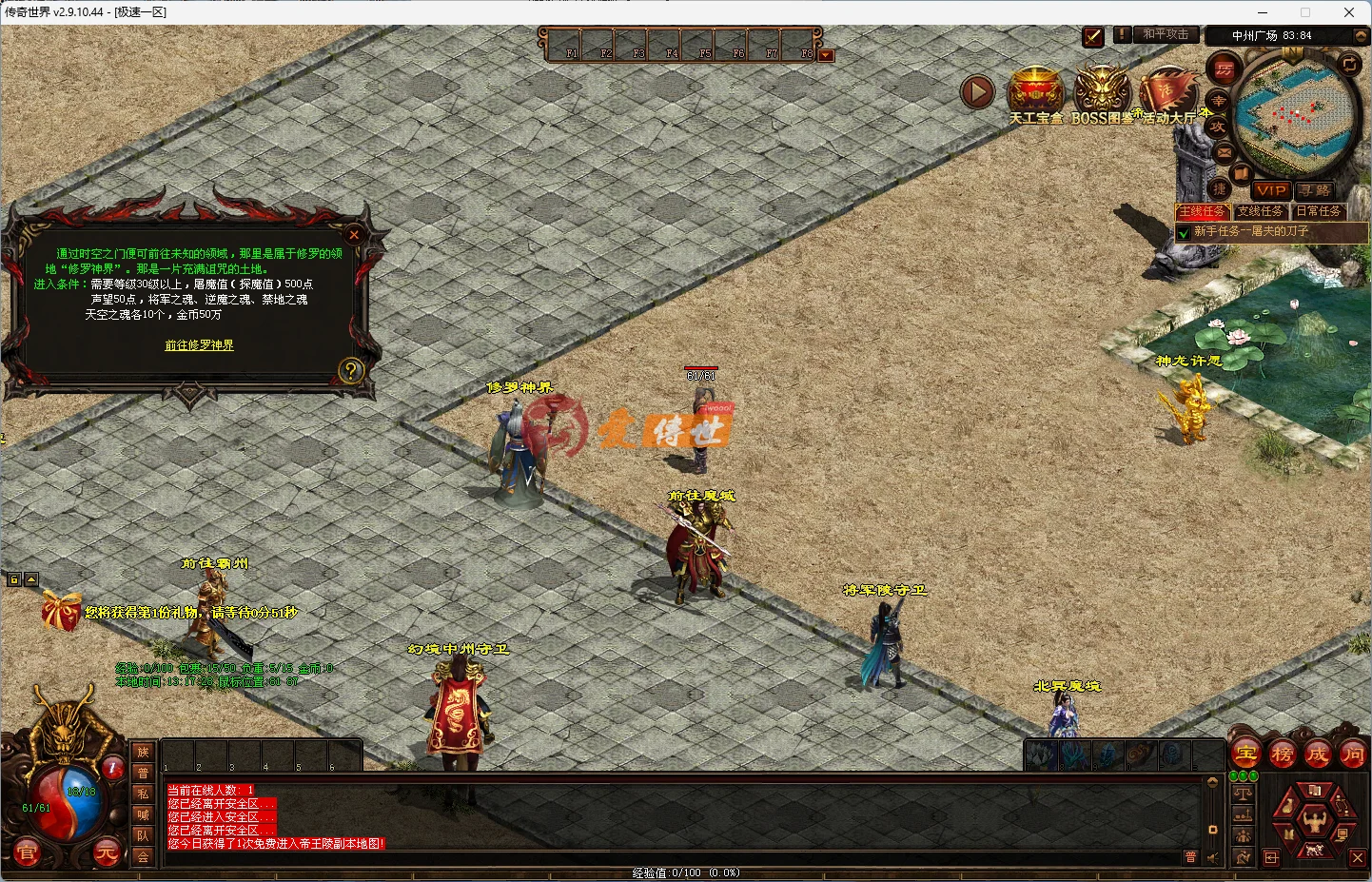
Task: Click the 经验值 experience bar at bottom
Action: click(x=685, y=871)
